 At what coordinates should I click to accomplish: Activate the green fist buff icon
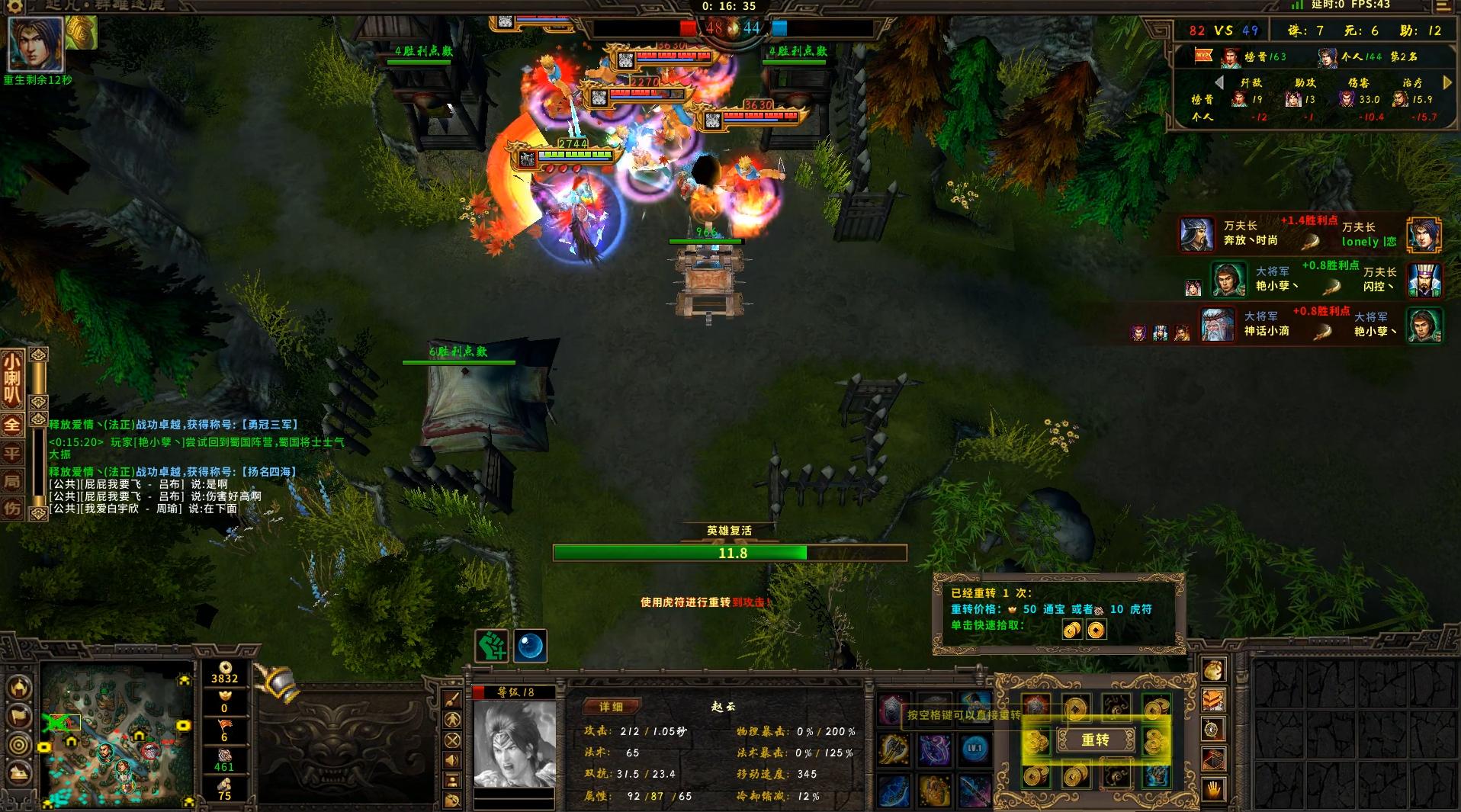tap(492, 647)
